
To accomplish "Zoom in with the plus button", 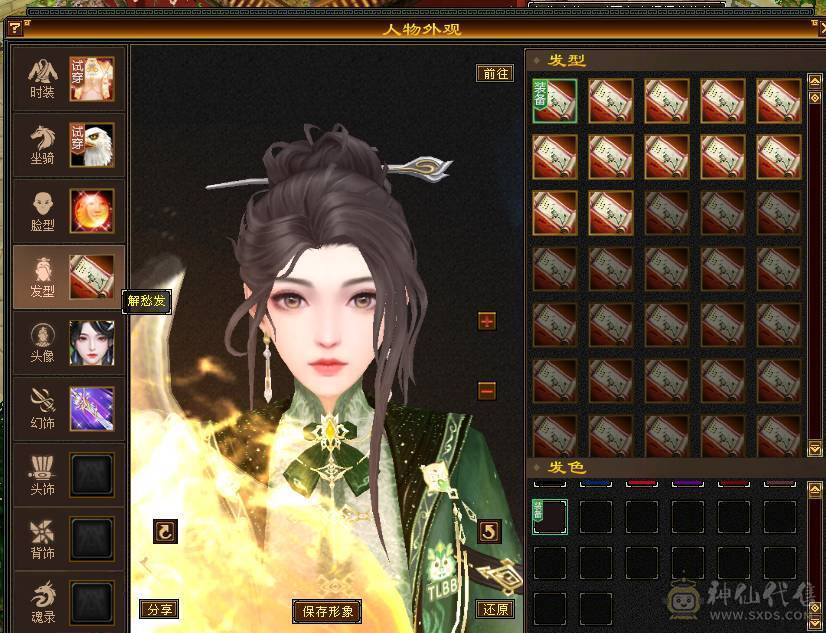I will coord(487,321).
